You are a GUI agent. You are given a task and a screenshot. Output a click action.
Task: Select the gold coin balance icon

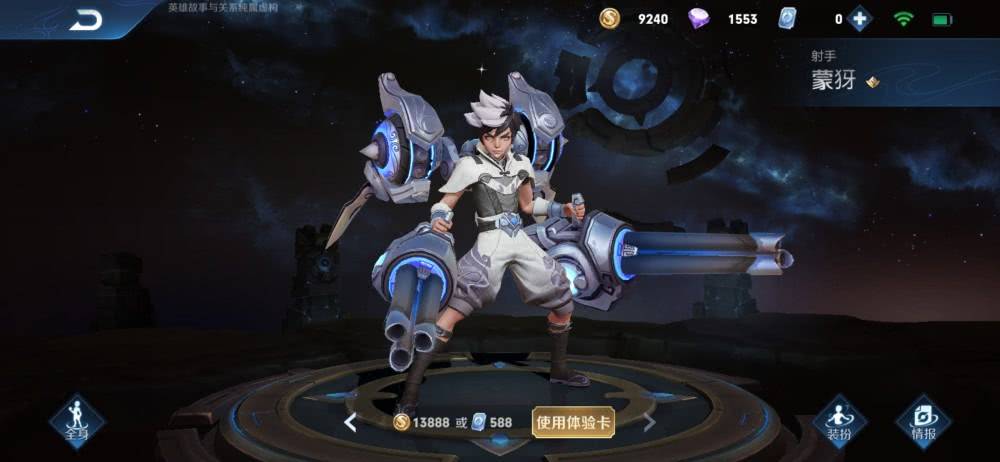pyautogui.click(x=610, y=19)
